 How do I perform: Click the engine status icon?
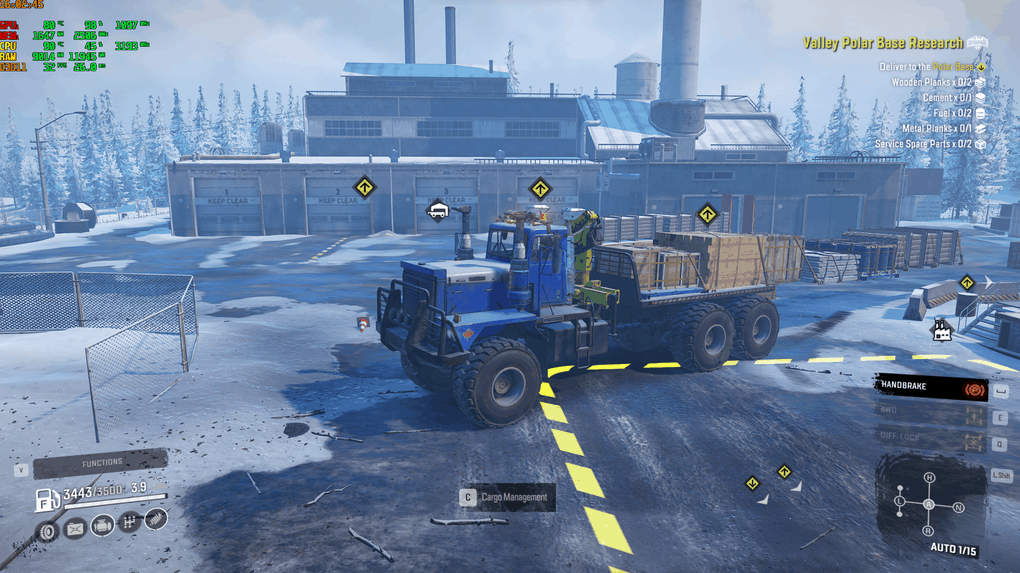[102, 526]
